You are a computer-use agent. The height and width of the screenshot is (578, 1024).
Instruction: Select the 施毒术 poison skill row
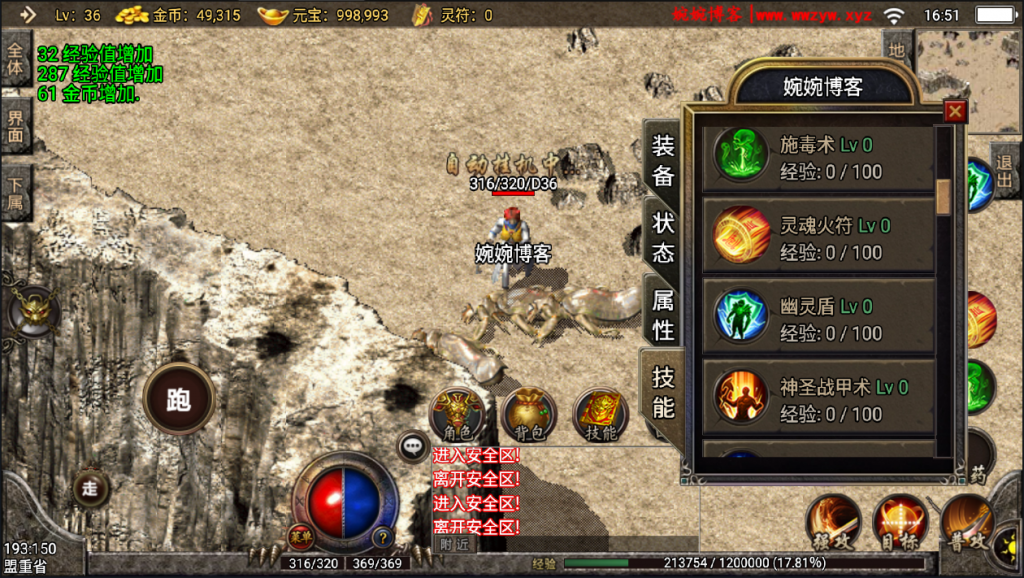(x=820, y=158)
